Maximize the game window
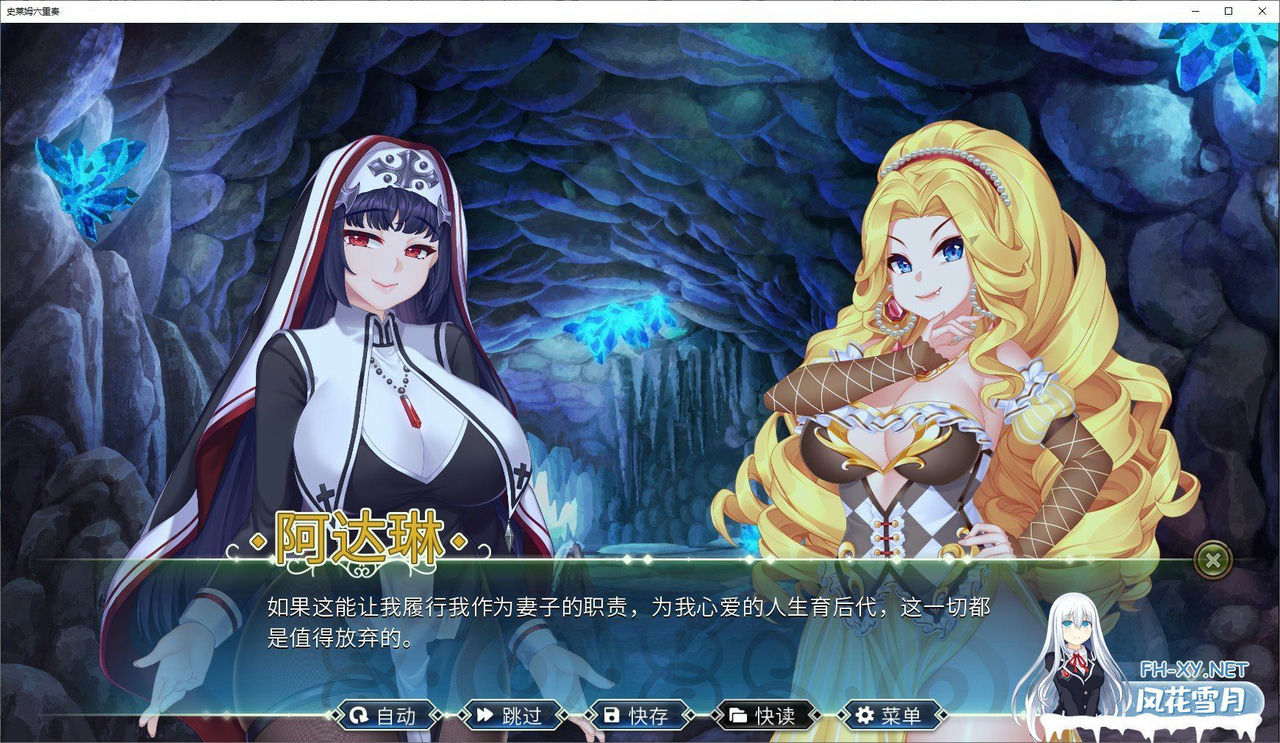Image resolution: width=1280 pixels, height=743 pixels. pyautogui.click(x=1227, y=10)
